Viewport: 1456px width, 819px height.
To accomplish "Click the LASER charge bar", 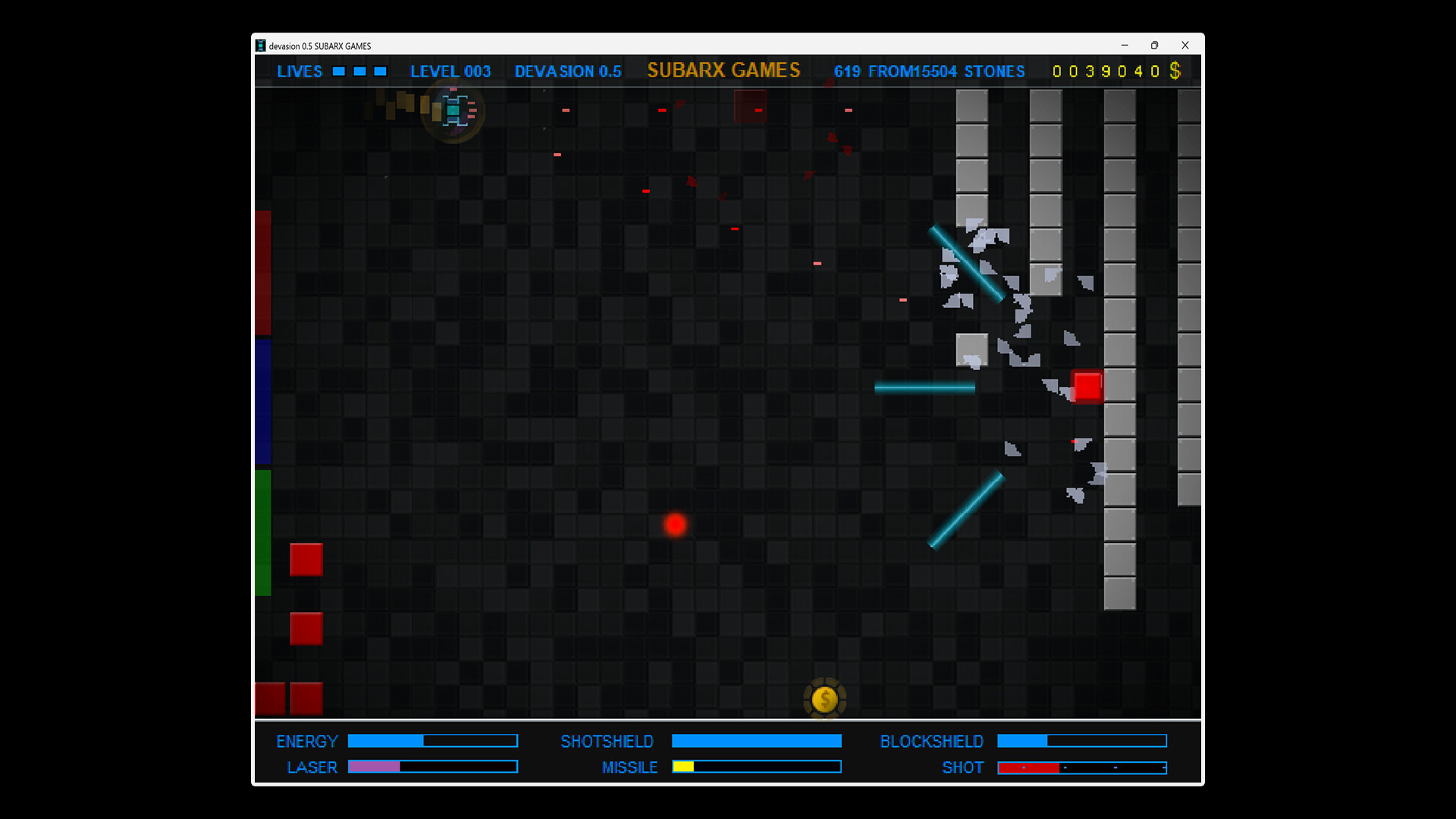I will point(432,767).
